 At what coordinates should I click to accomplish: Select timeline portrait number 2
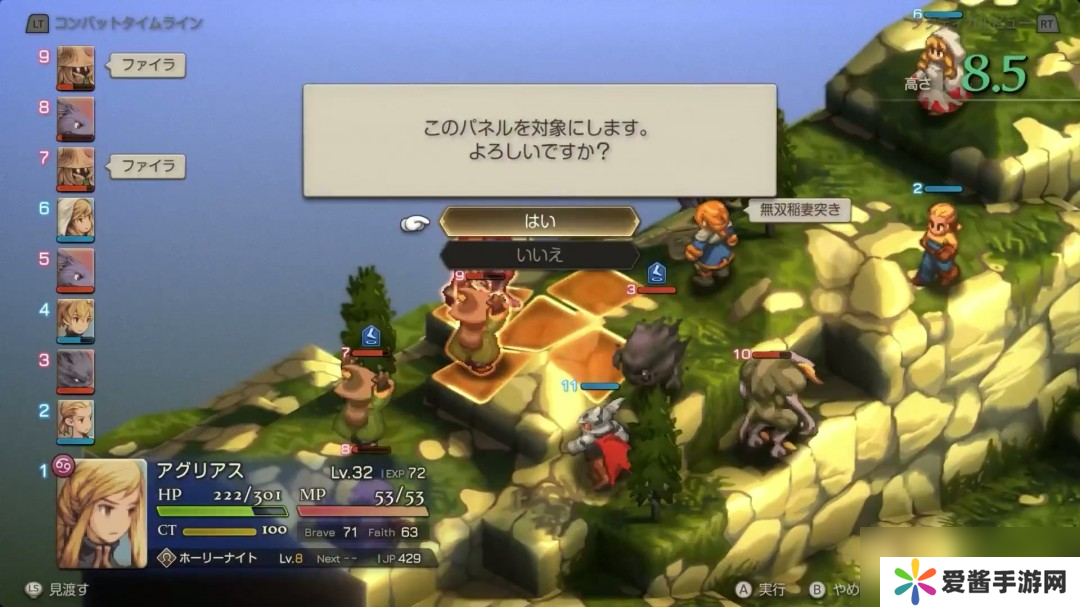click(76, 421)
